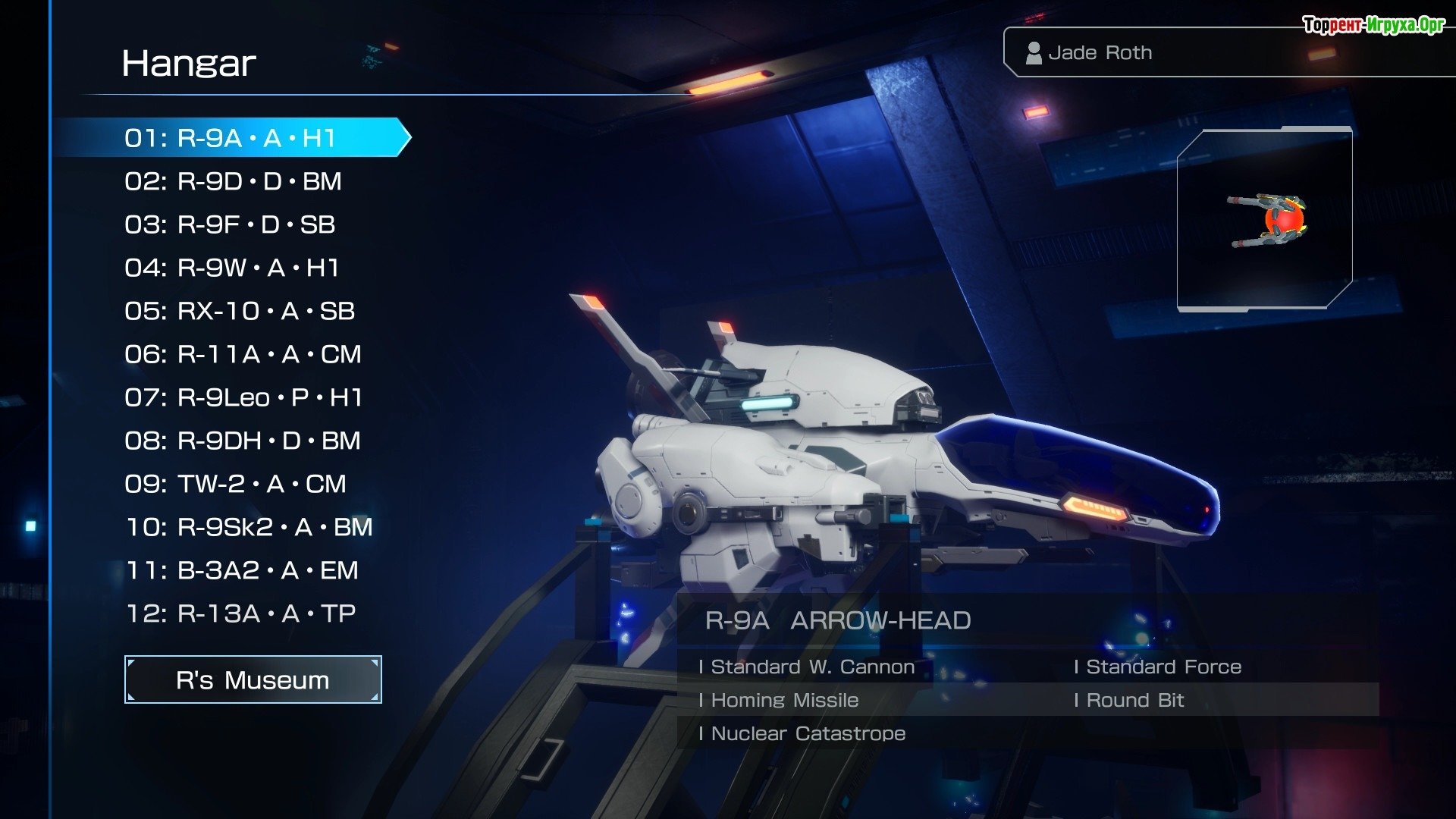Viewport: 1456px width, 819px height.
Task: Open R's Museum
Action: tap(253, 679)
